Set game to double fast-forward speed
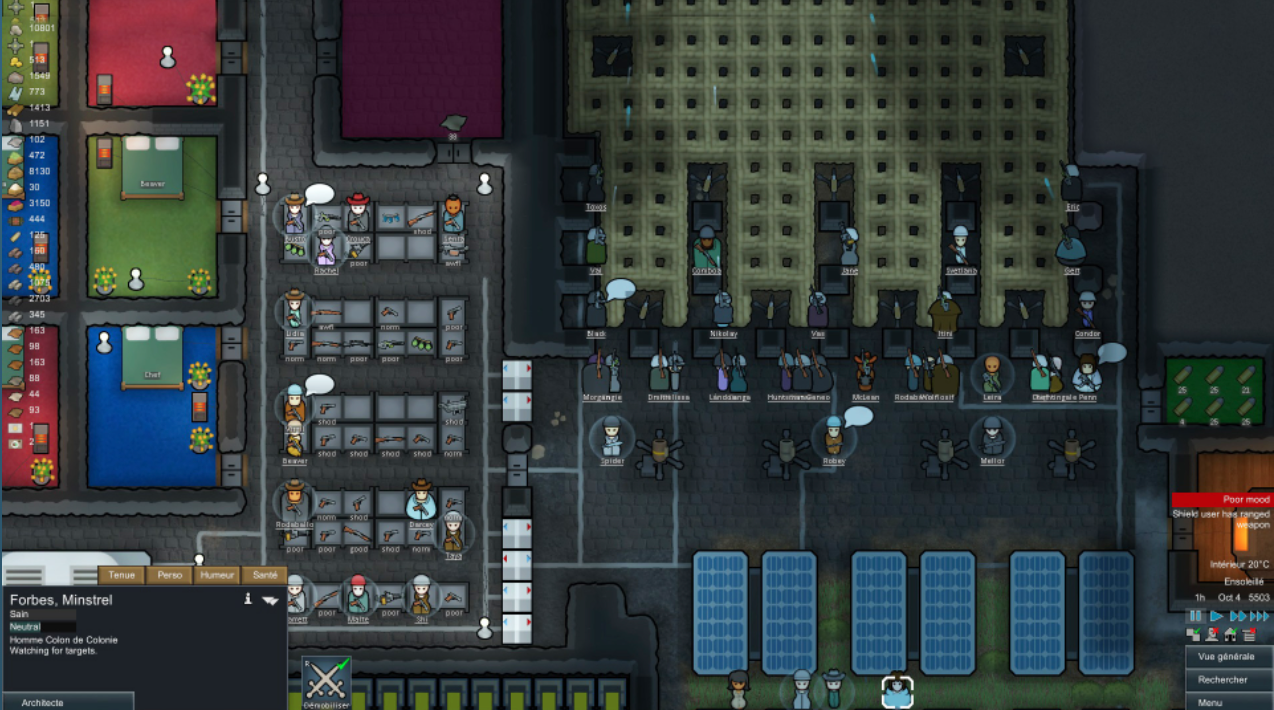The width and height of the screenshot is (1274, 710). tap(1238, 616)
